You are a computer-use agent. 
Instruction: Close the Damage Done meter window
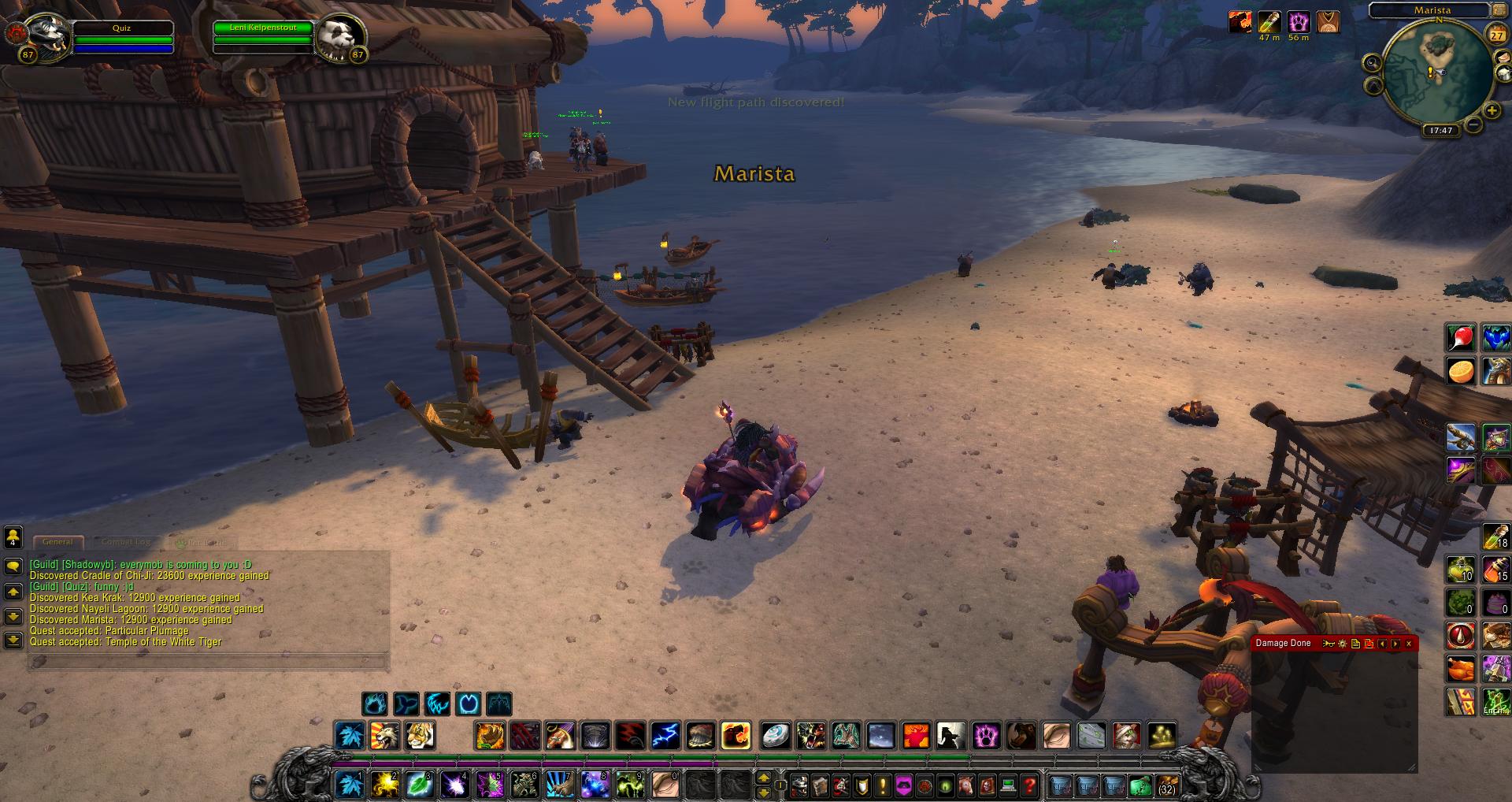1409,644
